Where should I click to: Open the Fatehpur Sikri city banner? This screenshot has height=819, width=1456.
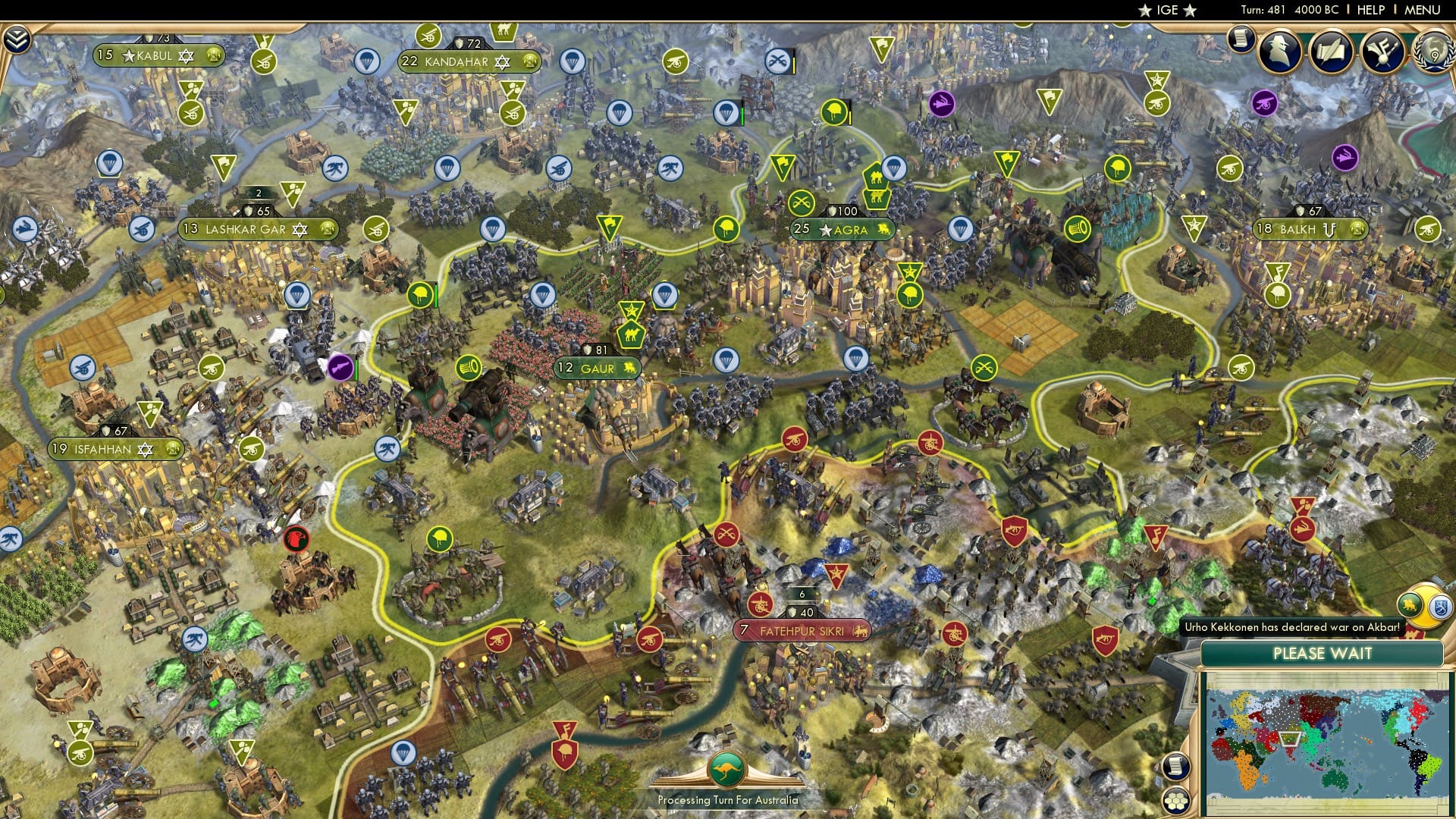pyautogui.click(x=800, y=630)
